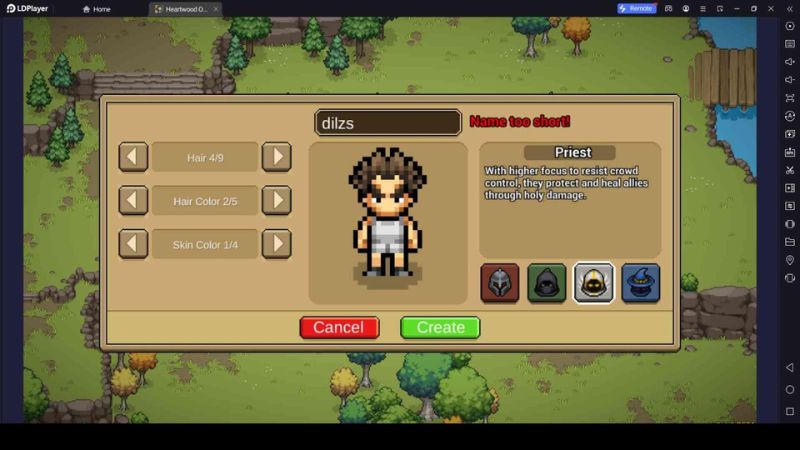Select the yellow-hooded Priest class icon
Image resolution: width=800 pixels, height=450 pixels.
click(594, 283)
